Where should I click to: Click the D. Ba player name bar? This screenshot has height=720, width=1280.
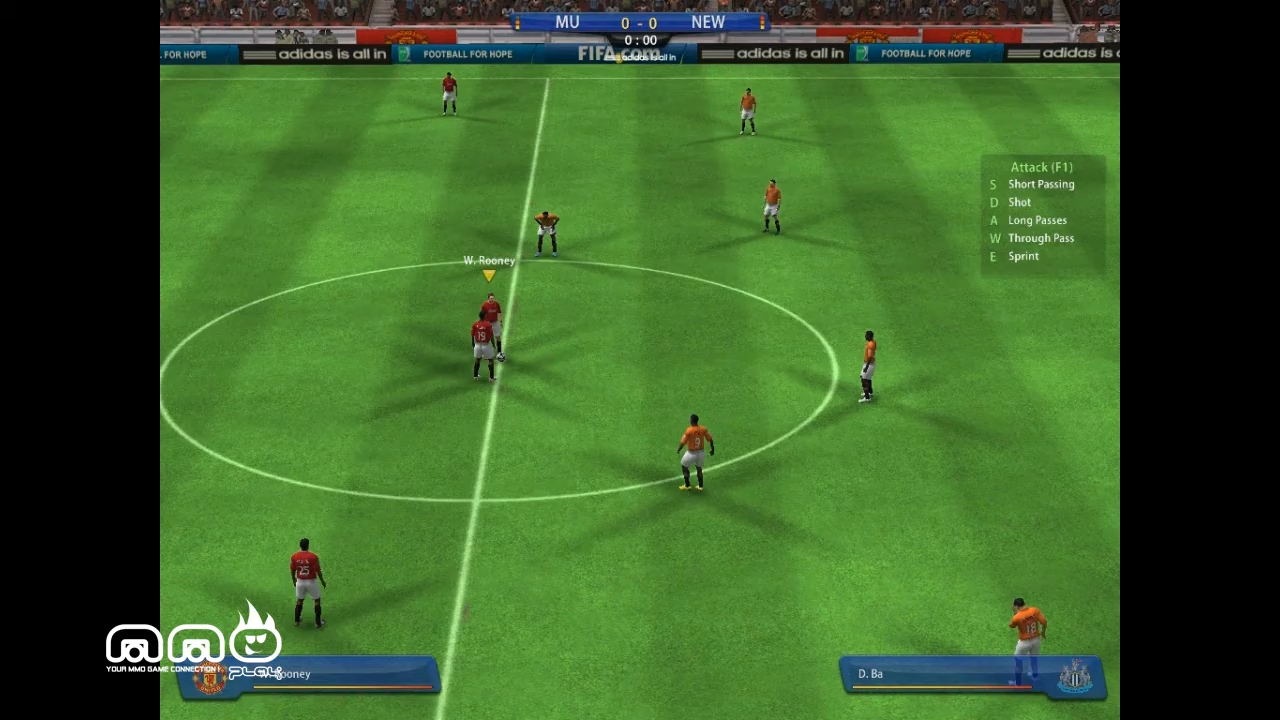coord(870,673)
